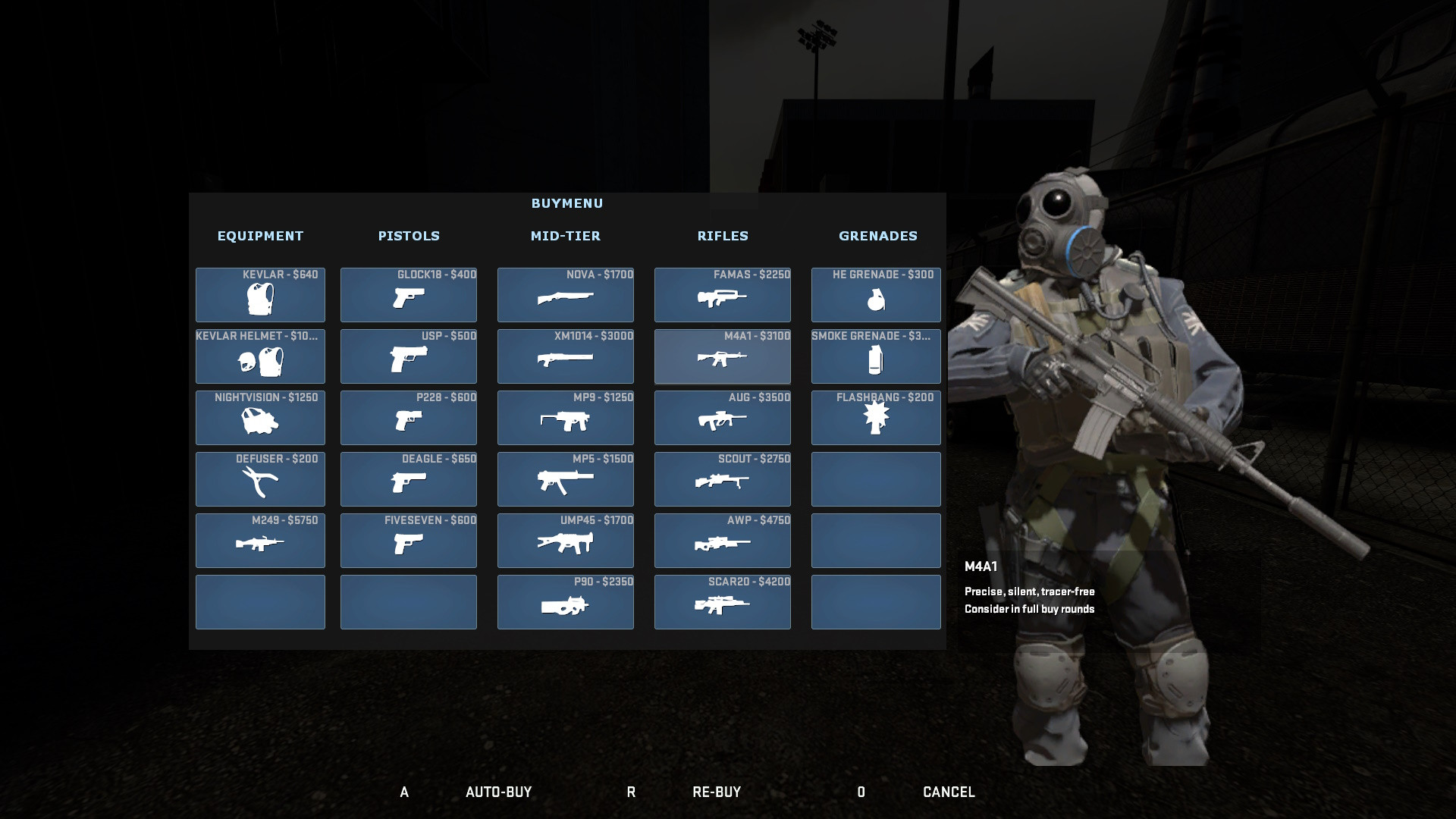The image size is (1456, 819).
Task: Purchase an HE Grenade
Action: pyautogui.click(x=876, y=295)
